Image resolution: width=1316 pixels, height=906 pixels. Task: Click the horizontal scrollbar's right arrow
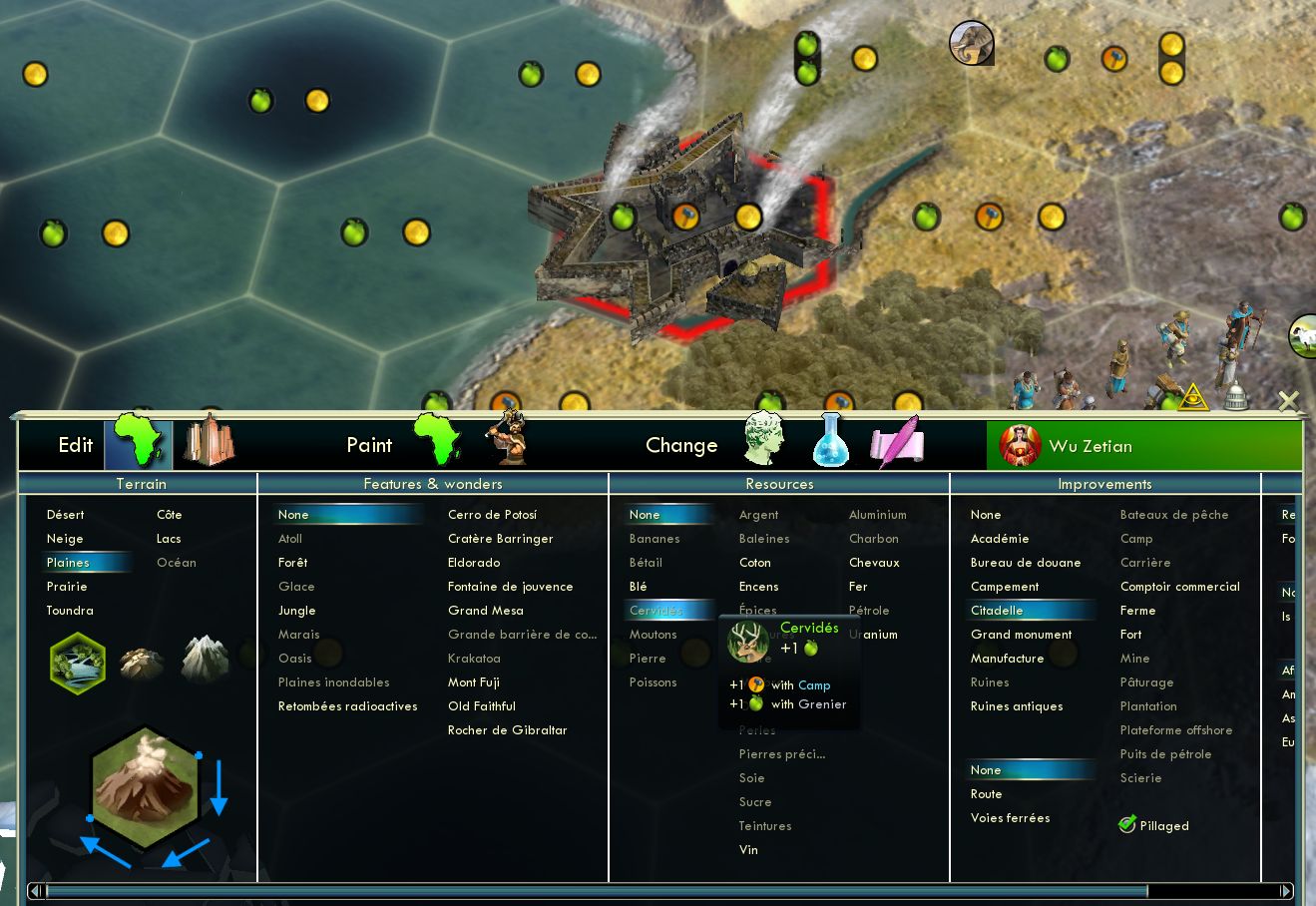pos(1286,891)
